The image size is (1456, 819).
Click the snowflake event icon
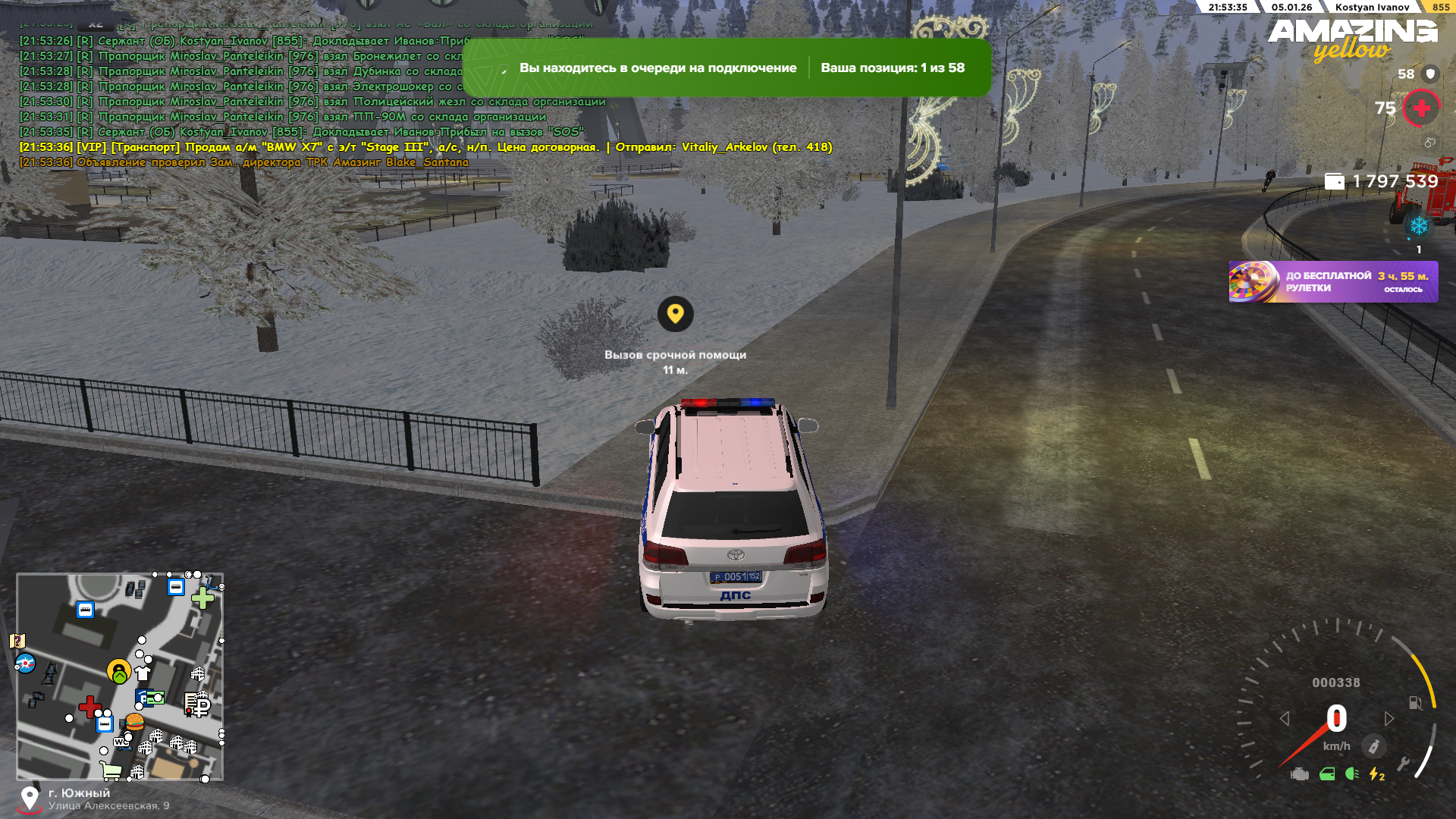[x=1419, y=226]
